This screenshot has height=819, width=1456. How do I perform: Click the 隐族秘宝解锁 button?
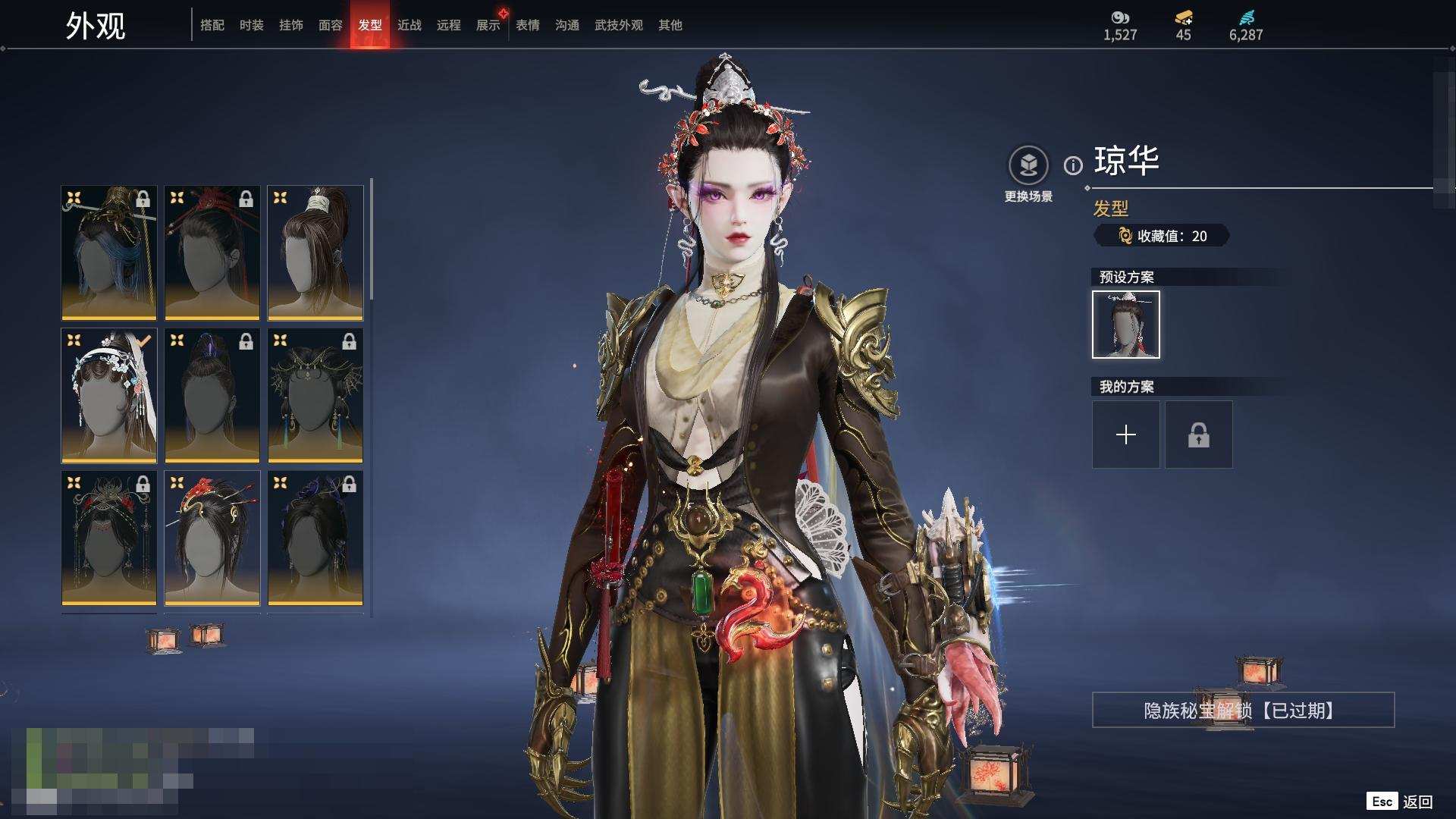1243,710
